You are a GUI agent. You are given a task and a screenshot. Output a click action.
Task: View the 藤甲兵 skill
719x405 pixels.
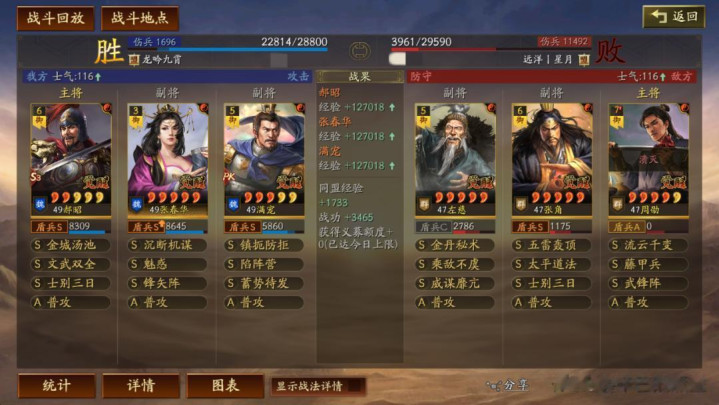(x=648, y=264)
